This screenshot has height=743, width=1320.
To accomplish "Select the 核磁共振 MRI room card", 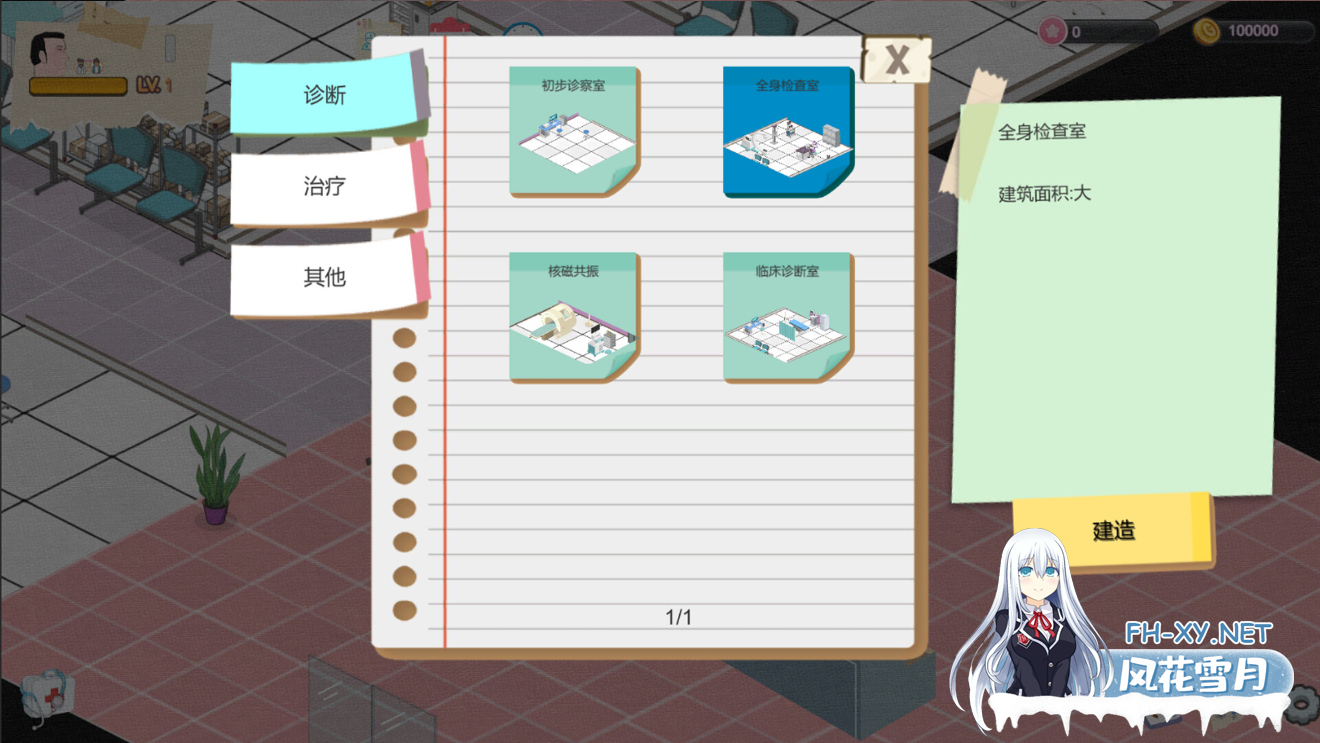I will [x=573, y=315].
